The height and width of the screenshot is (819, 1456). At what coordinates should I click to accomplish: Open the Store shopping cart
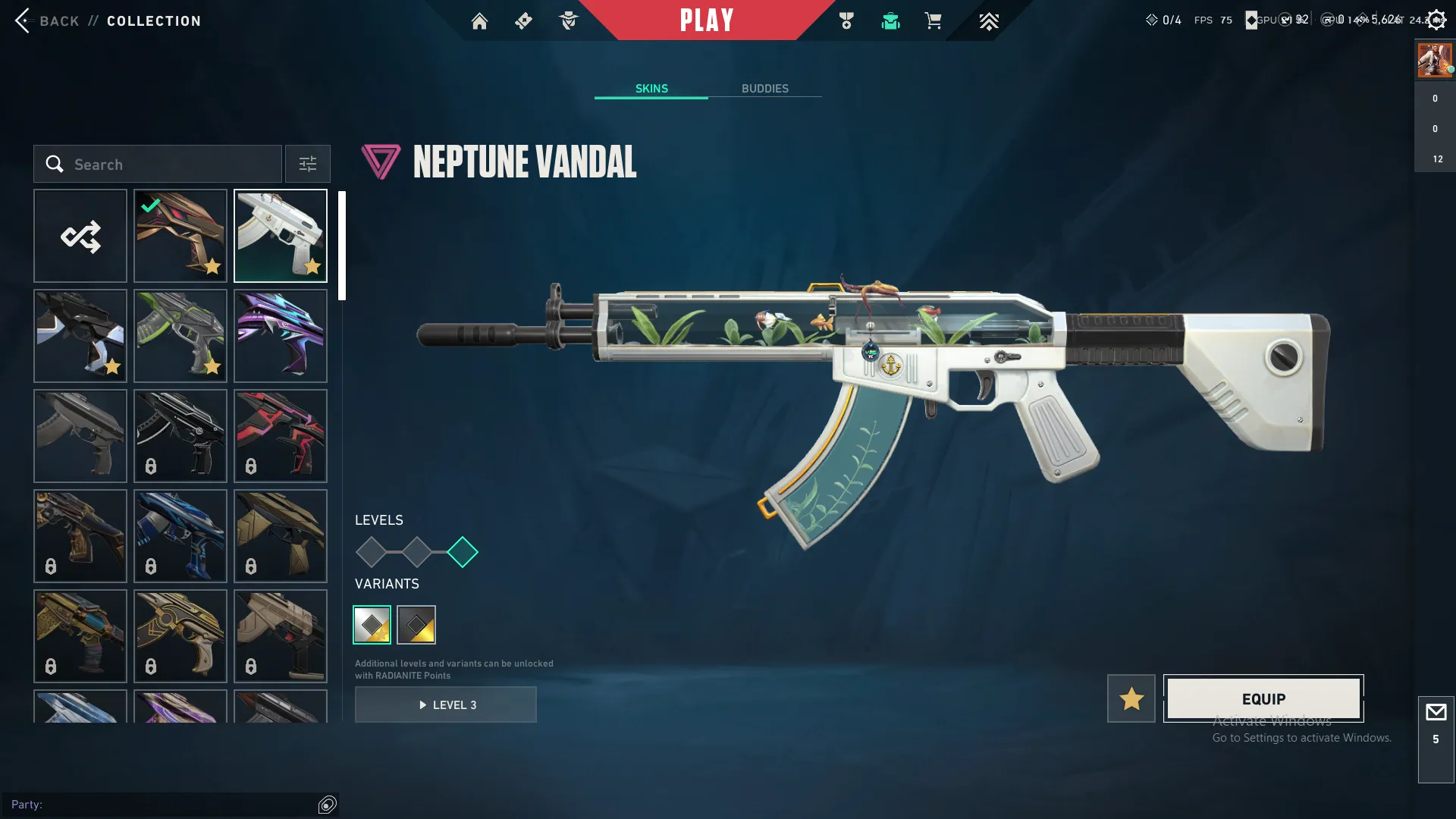point(934,20)
